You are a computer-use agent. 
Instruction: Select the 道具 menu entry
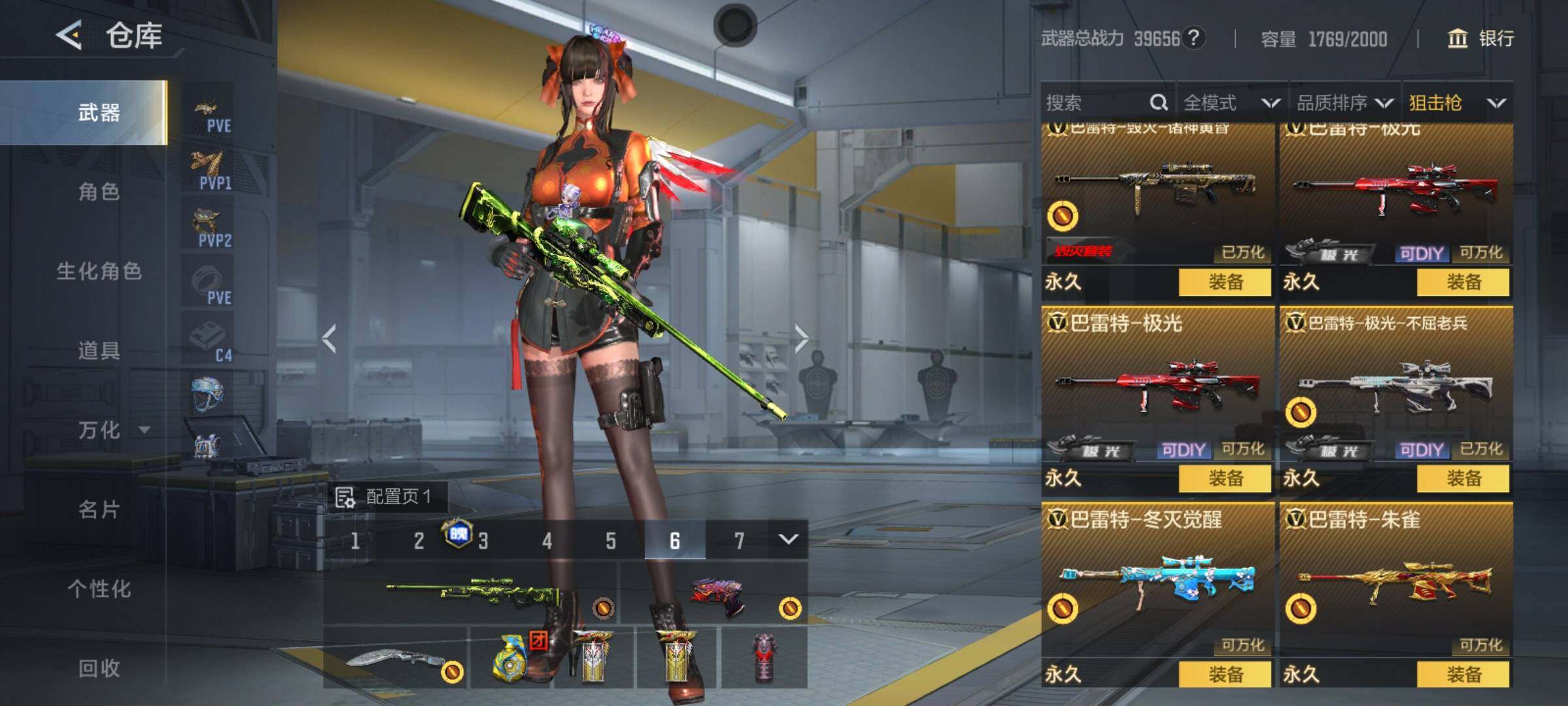click(x=99, y=350)
